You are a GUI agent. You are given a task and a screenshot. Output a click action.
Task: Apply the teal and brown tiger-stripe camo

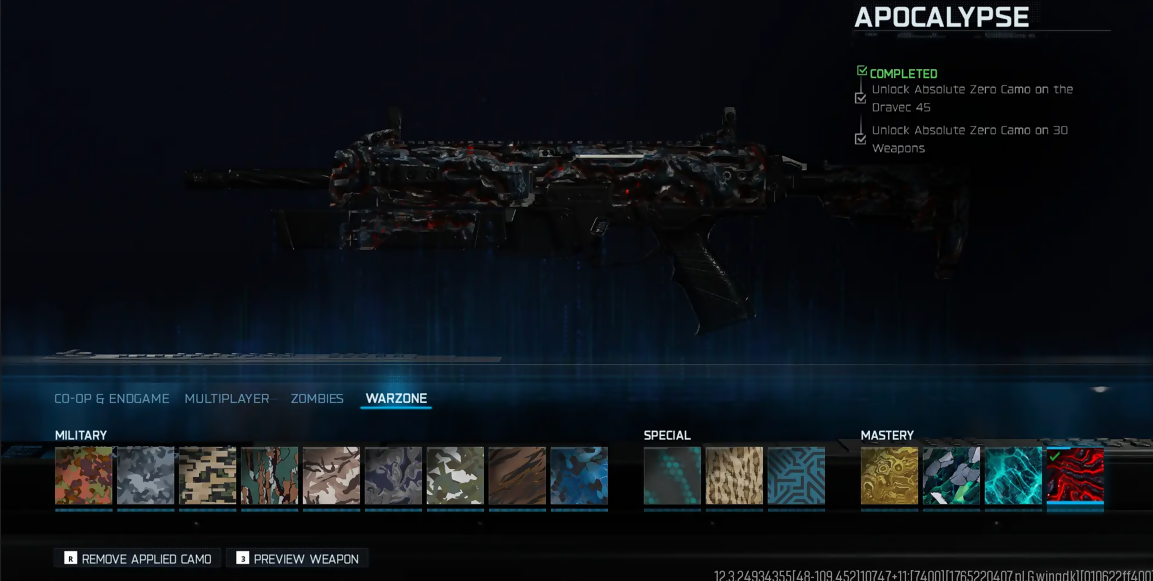[270, 476]
